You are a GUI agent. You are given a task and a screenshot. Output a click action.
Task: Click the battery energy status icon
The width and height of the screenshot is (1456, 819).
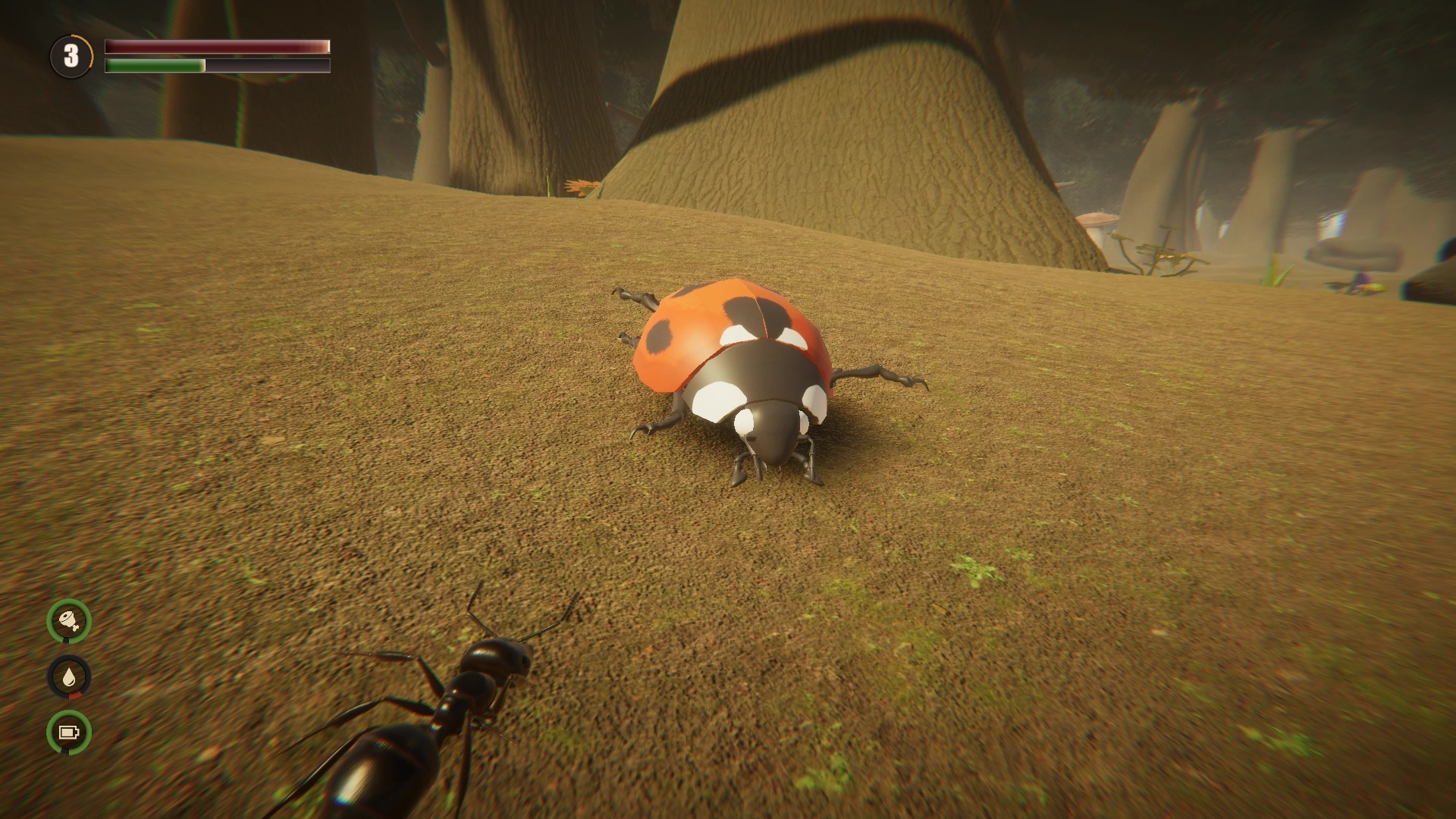coord(67,733)
